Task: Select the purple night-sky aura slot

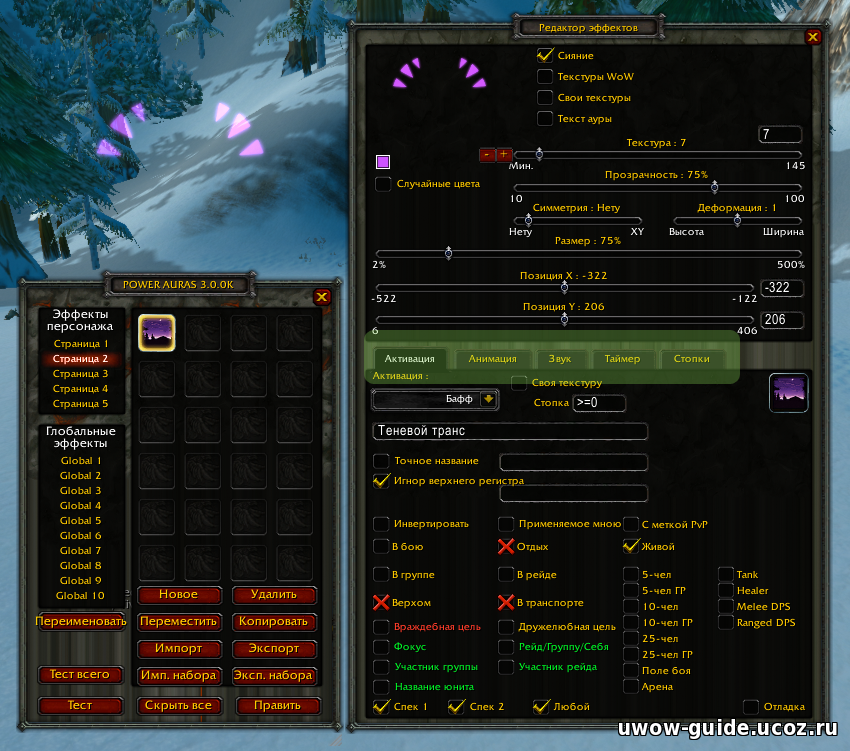Action: tap(157, 334)
